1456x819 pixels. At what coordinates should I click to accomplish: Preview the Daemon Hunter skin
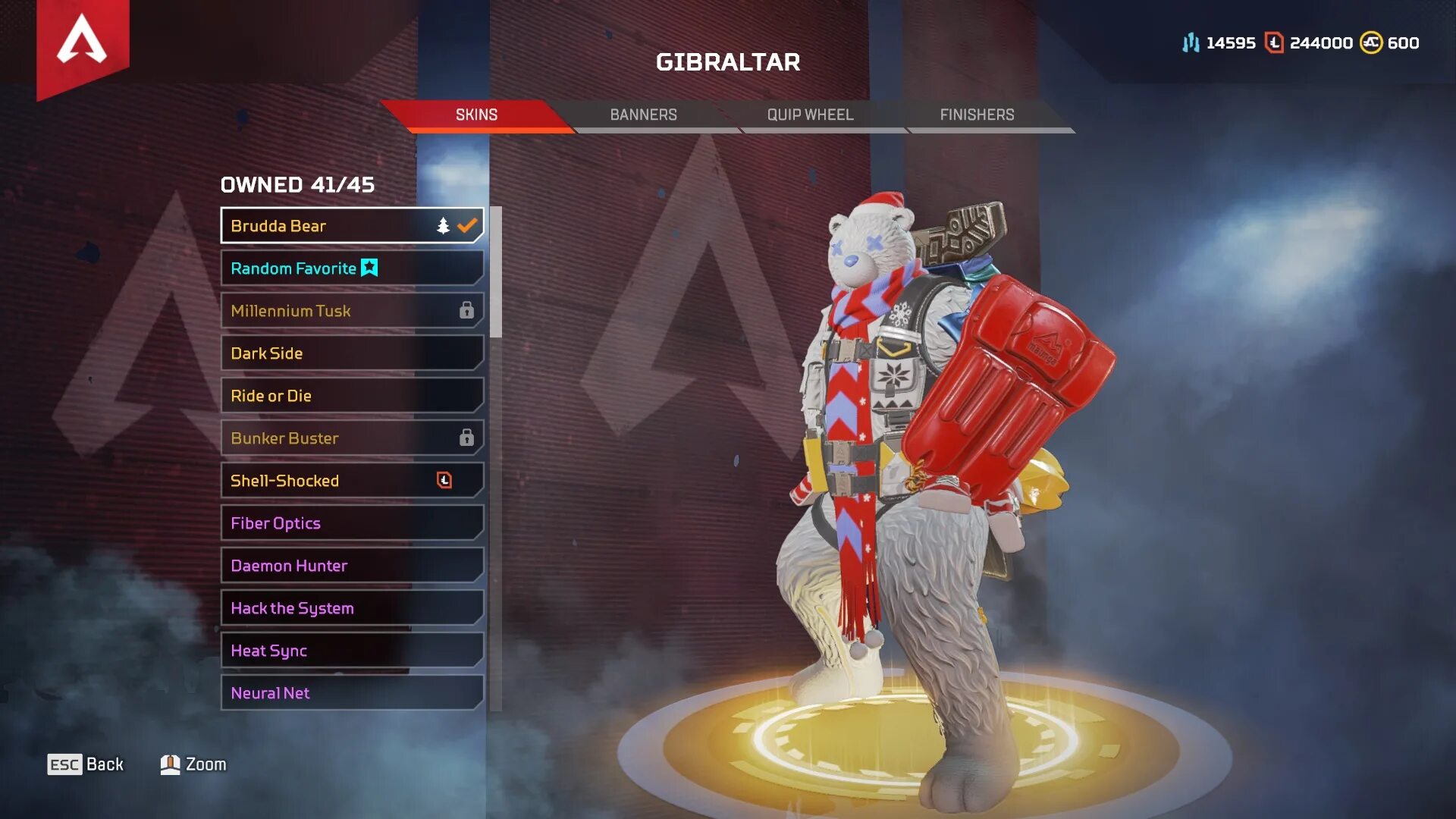click(352, 566)
